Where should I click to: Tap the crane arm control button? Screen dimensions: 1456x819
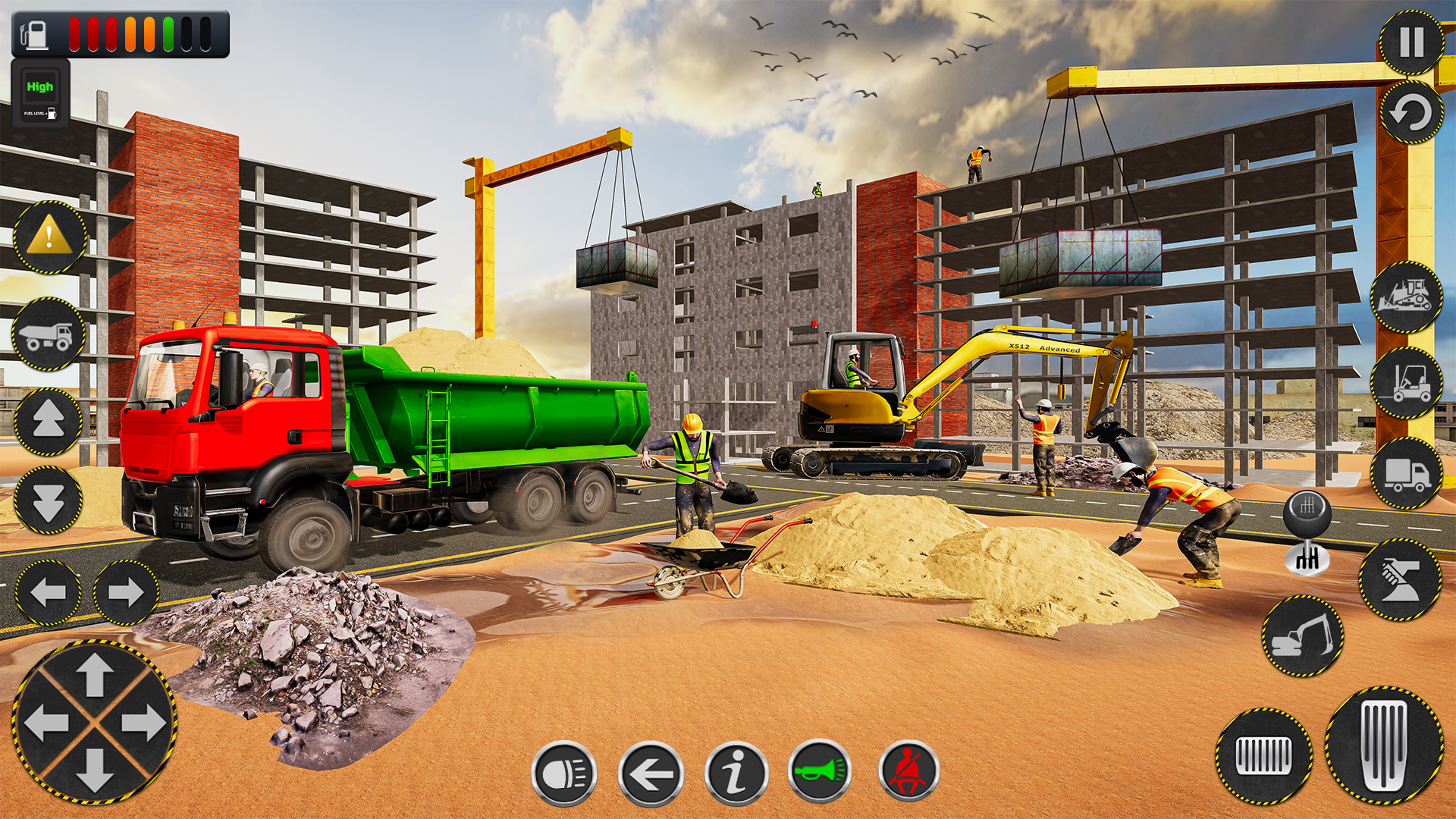click(x=1400, y=580)
